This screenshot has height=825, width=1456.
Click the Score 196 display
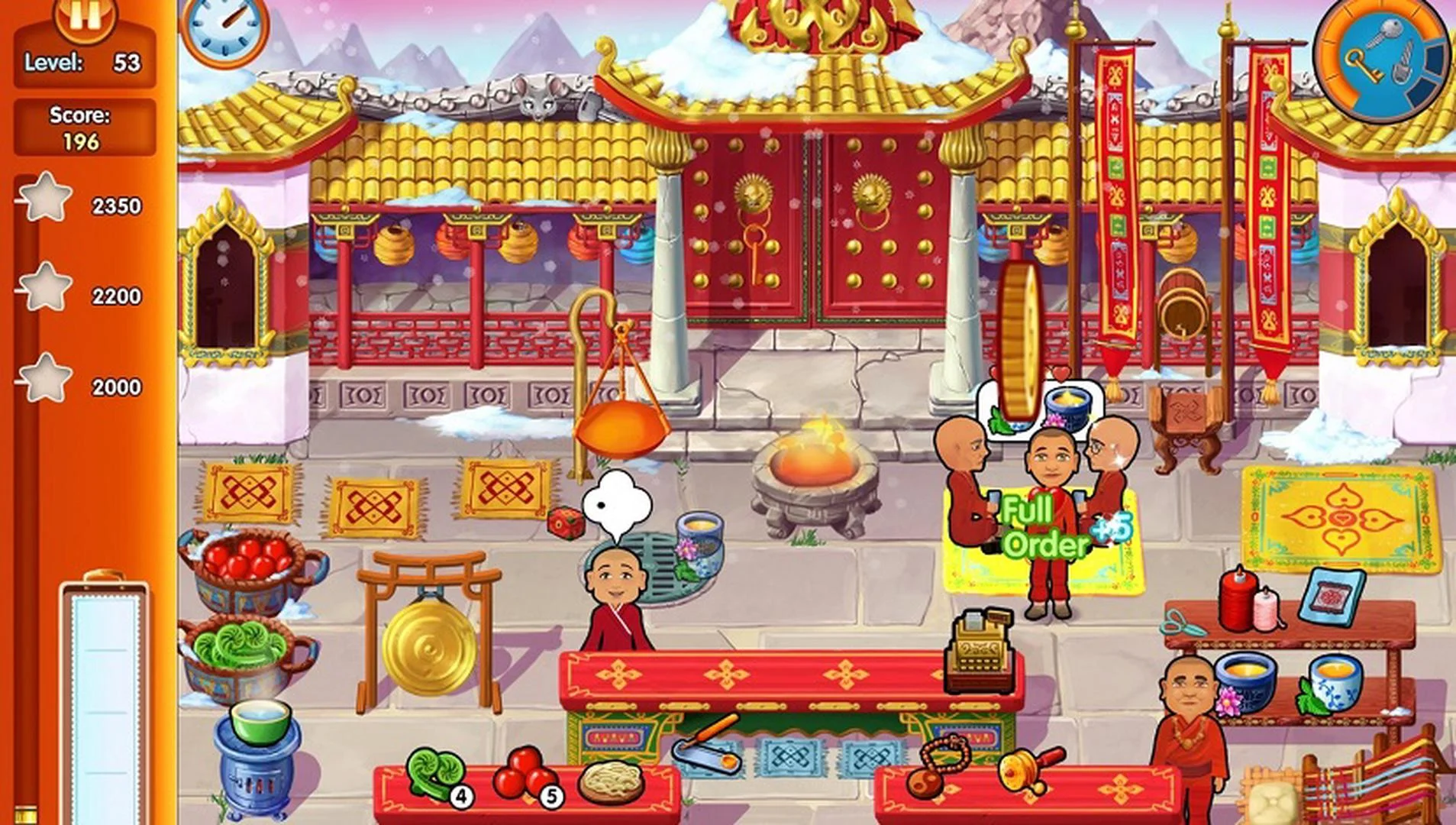82,127
